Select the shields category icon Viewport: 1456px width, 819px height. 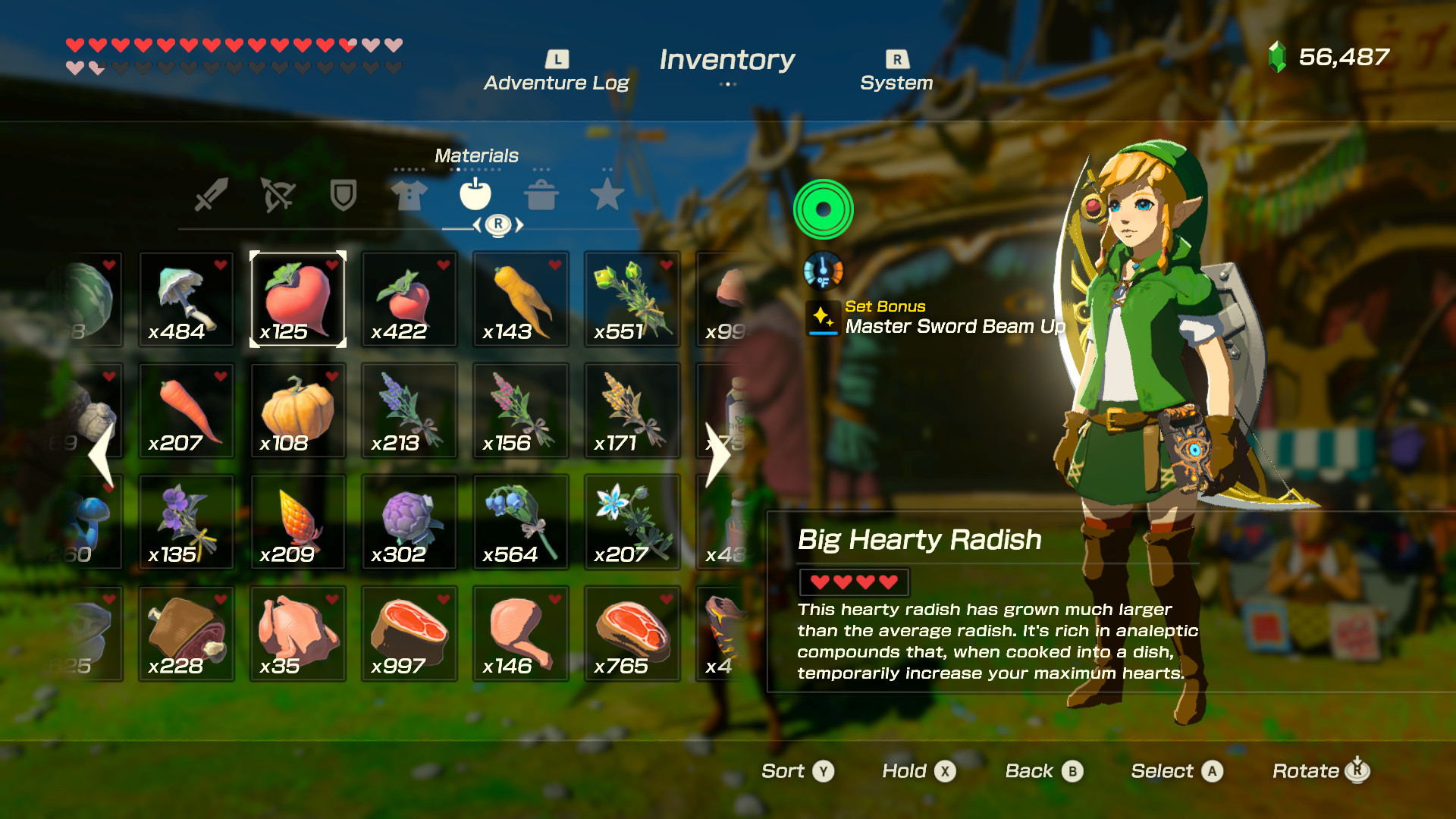coord(342,195)
